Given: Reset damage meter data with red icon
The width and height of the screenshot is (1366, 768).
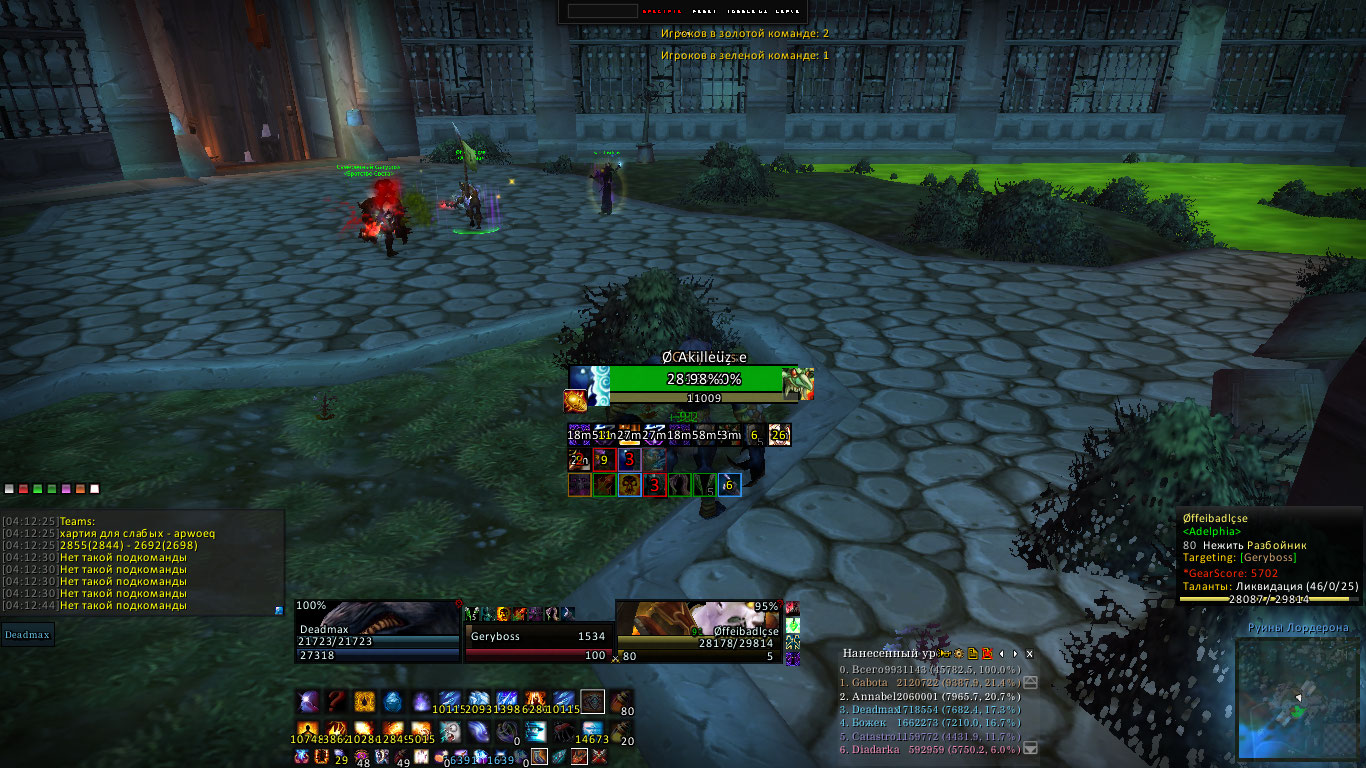Looking at the screenshot, I should click(x=986, y=653).
